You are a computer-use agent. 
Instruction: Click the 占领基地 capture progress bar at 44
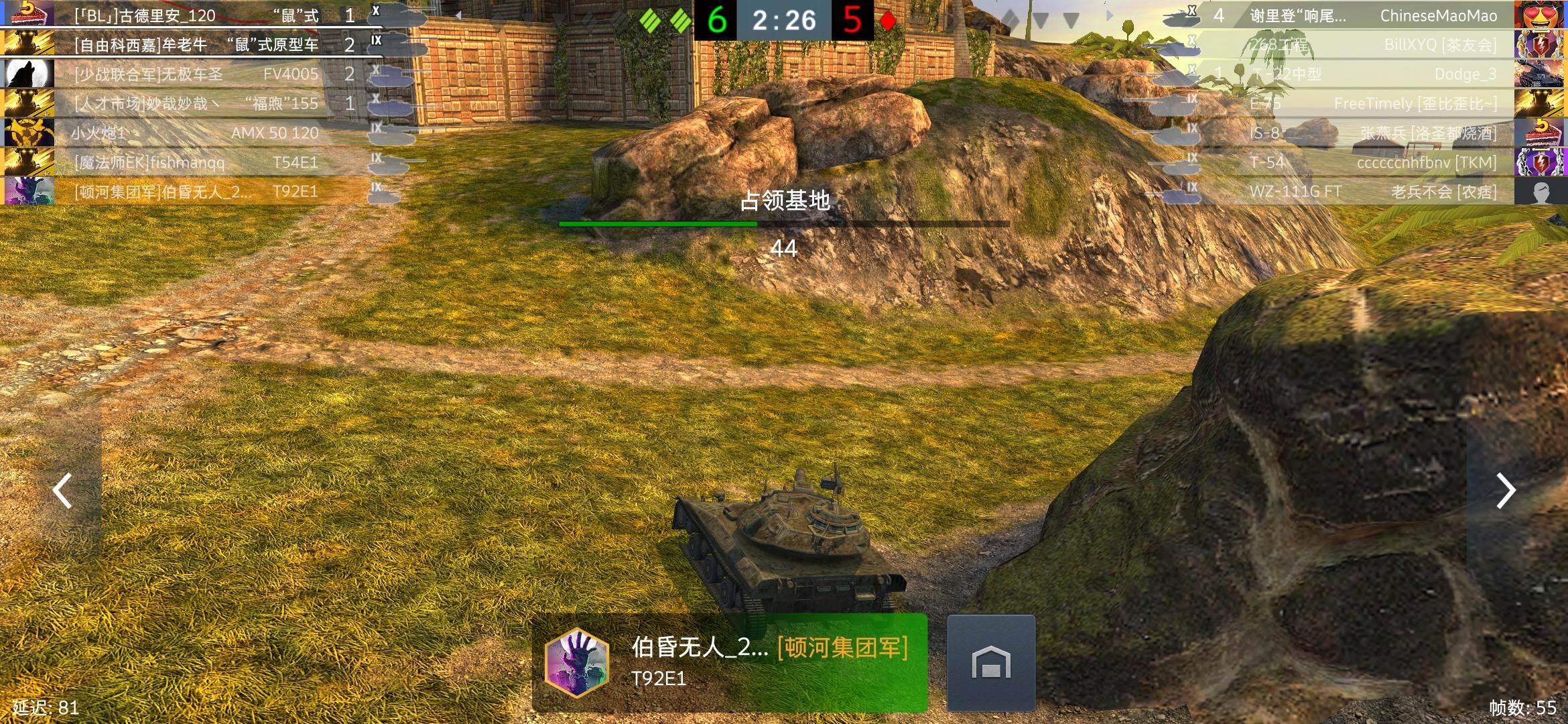tap(782, 225)
